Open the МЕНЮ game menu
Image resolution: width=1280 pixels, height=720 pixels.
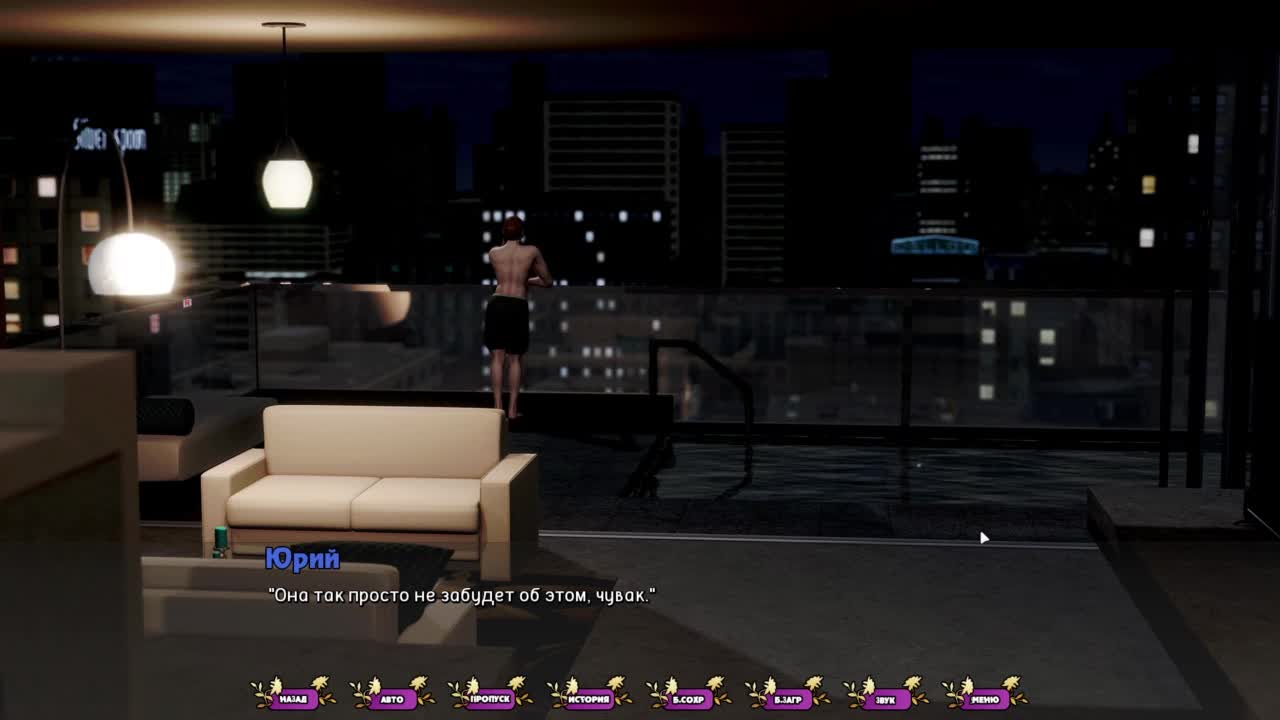click(984, 698)
